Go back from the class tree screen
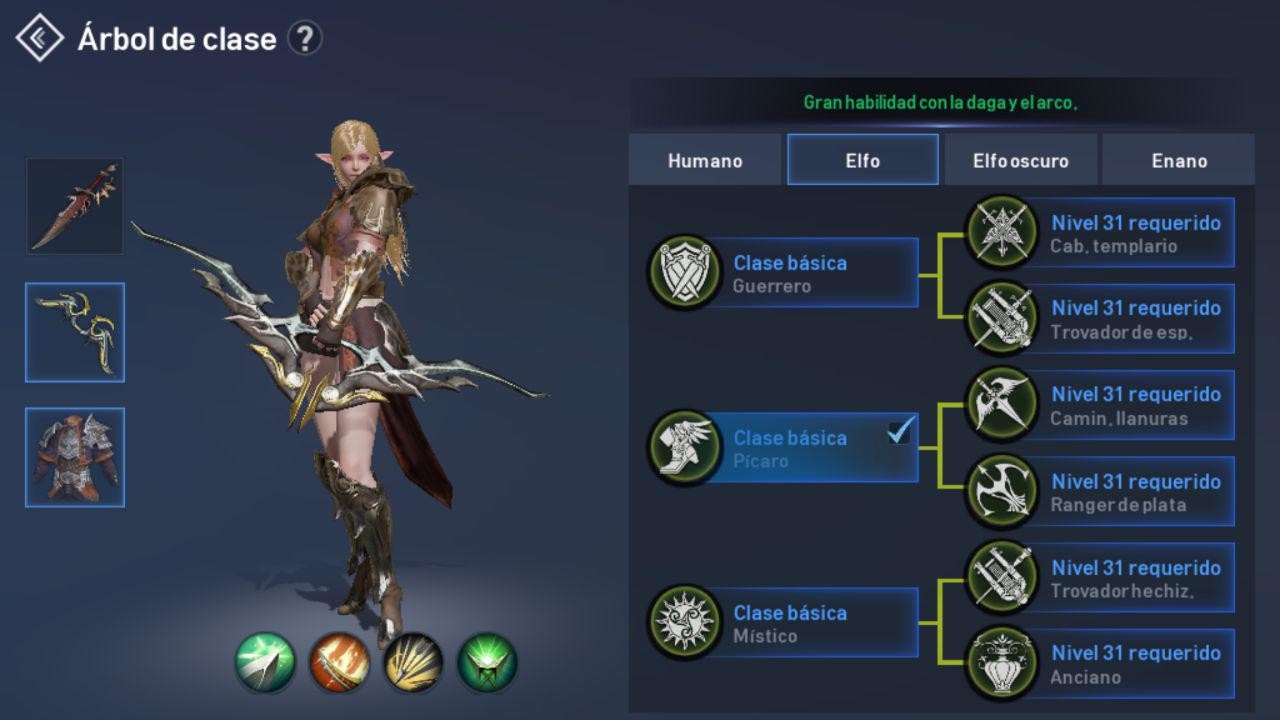Viewport: 1280px width, 720px height. [x=40, y=38]
